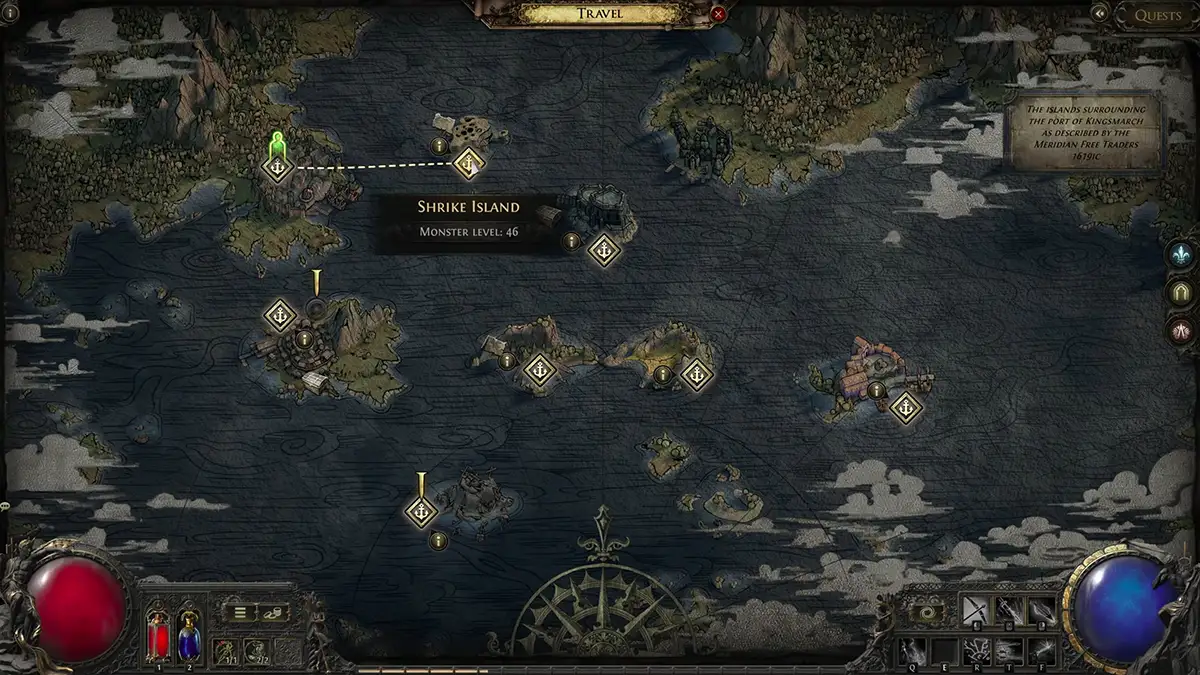Click the buff icon showing 2/2
The height and width of the screenshot is (675, 1200).
coord(256,651)
